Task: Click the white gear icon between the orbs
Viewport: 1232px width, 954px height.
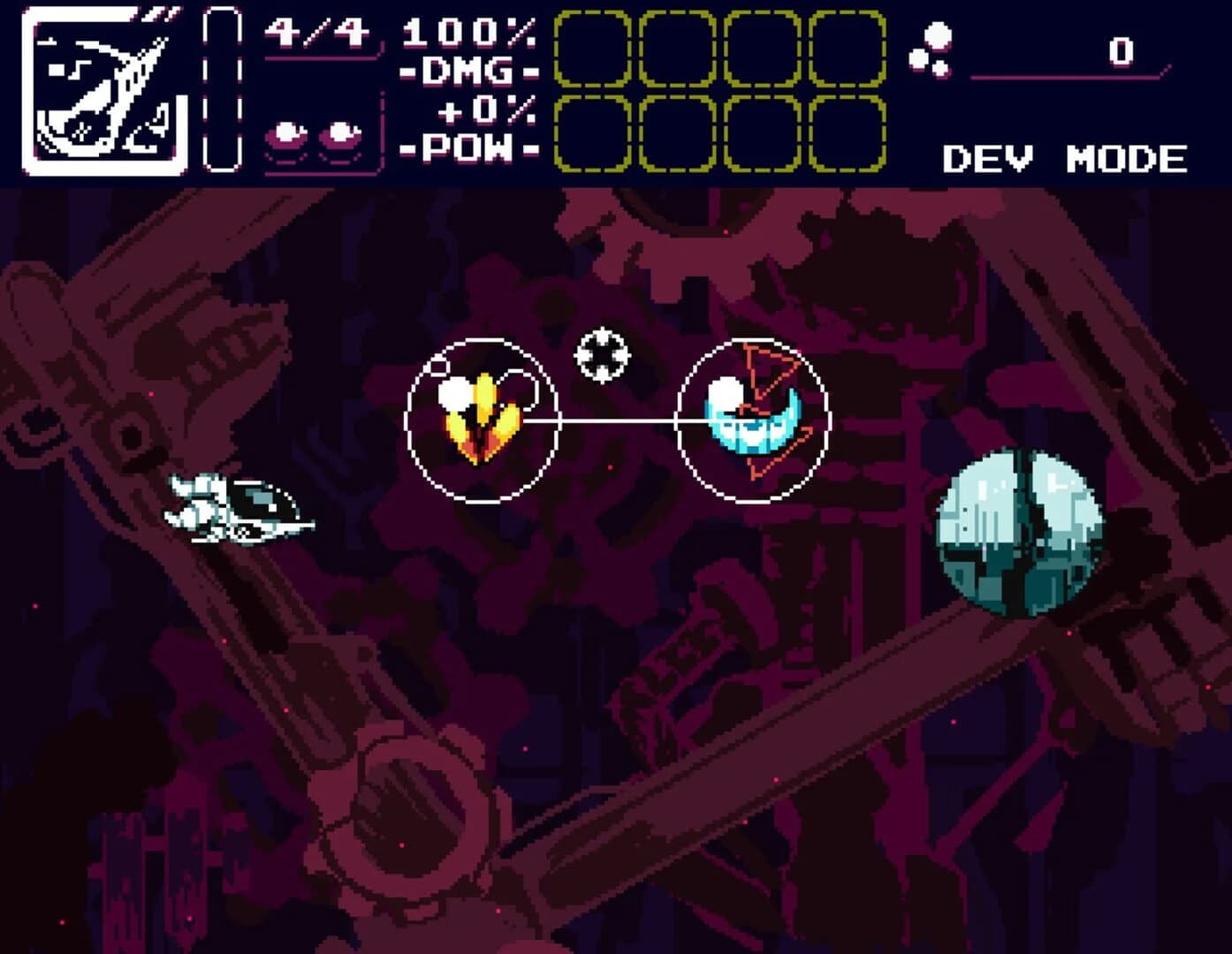Action: [602, 353]
